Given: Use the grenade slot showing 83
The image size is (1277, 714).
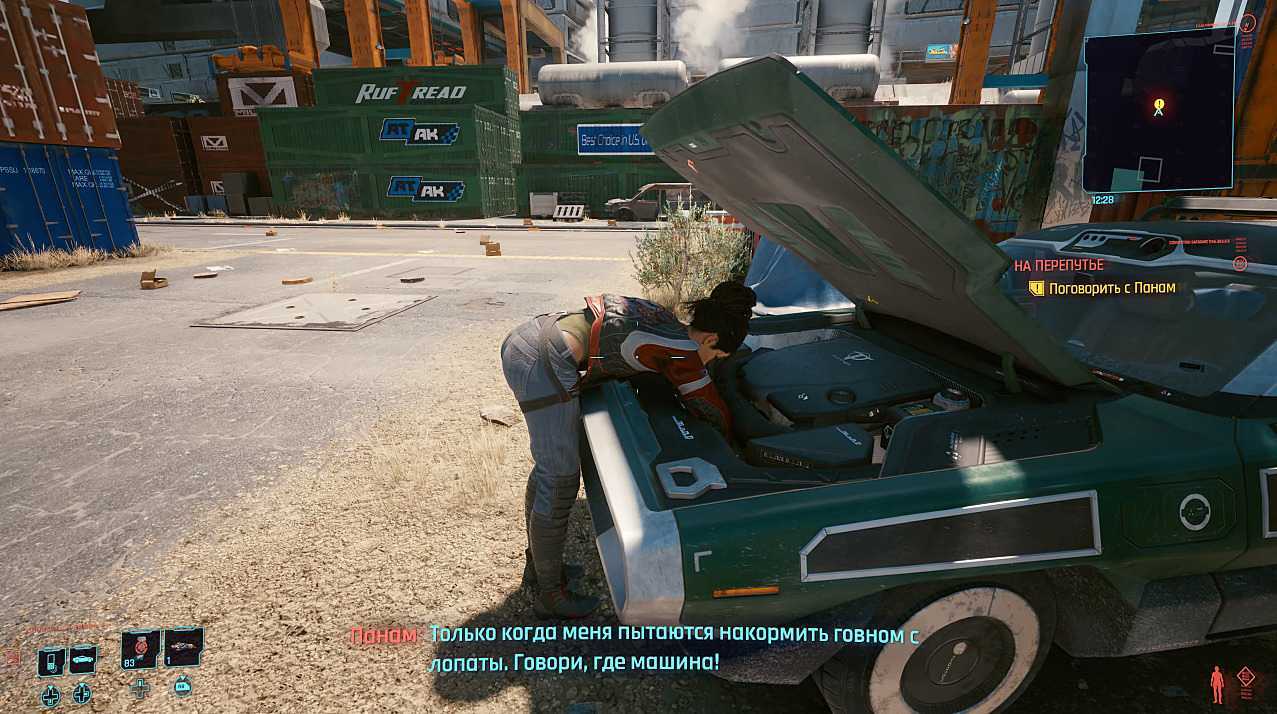Looking at the screenshot, I should tap(141, 647).
